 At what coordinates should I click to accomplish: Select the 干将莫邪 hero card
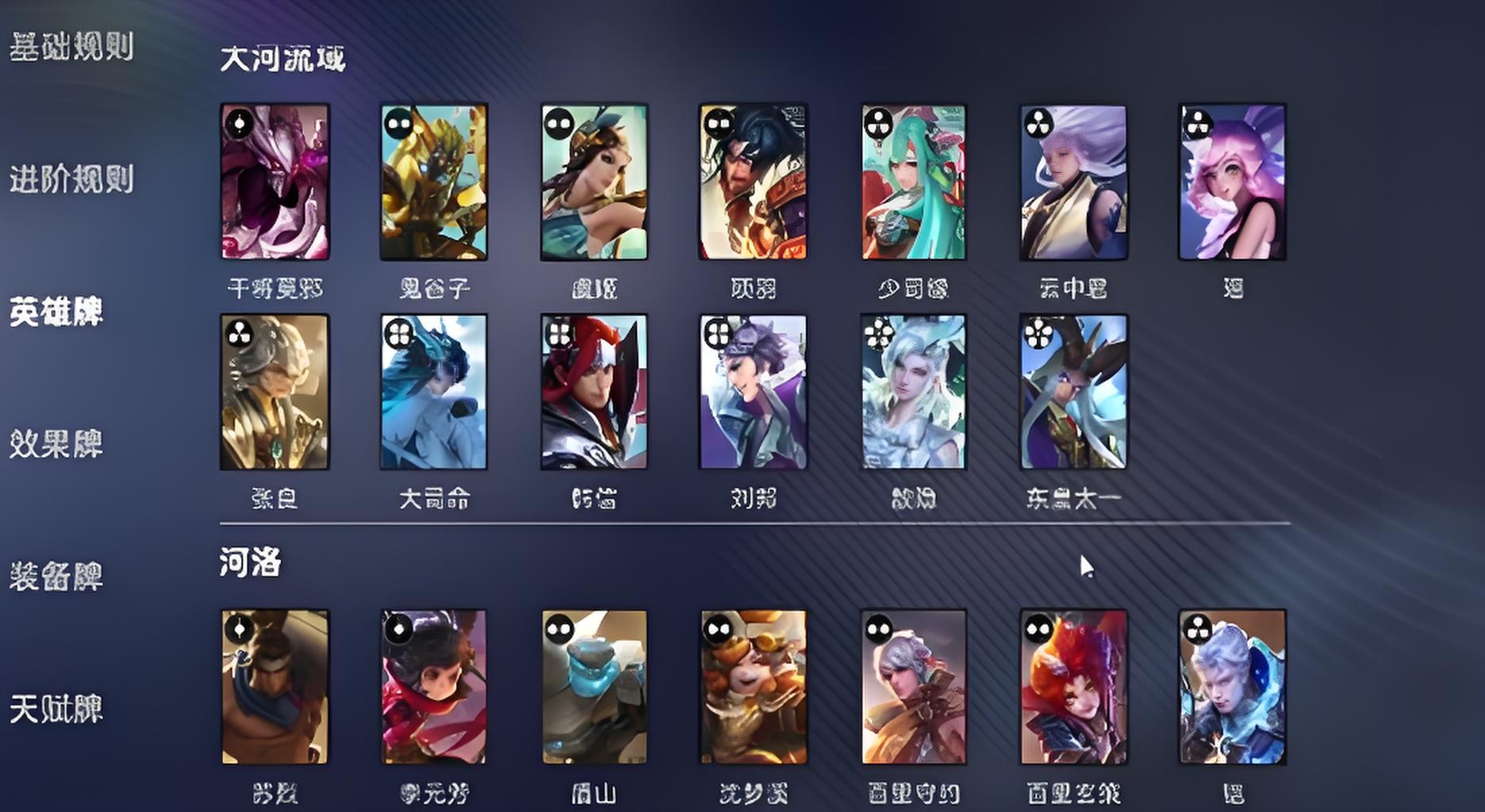pyautogui.click(x=275, y=182)
